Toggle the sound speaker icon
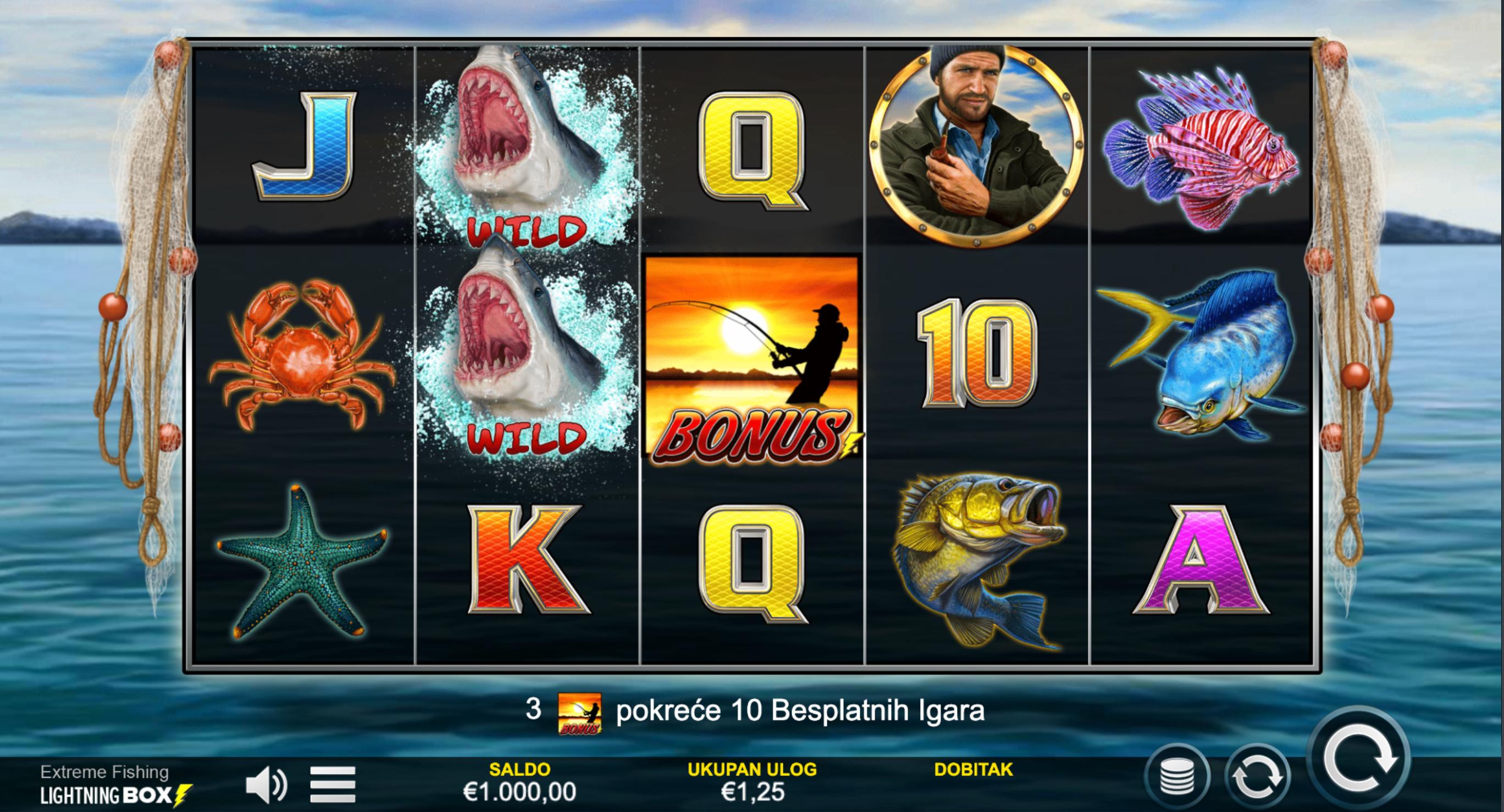The height and width of the screenshot is (812, 1504). click(266, 785)
